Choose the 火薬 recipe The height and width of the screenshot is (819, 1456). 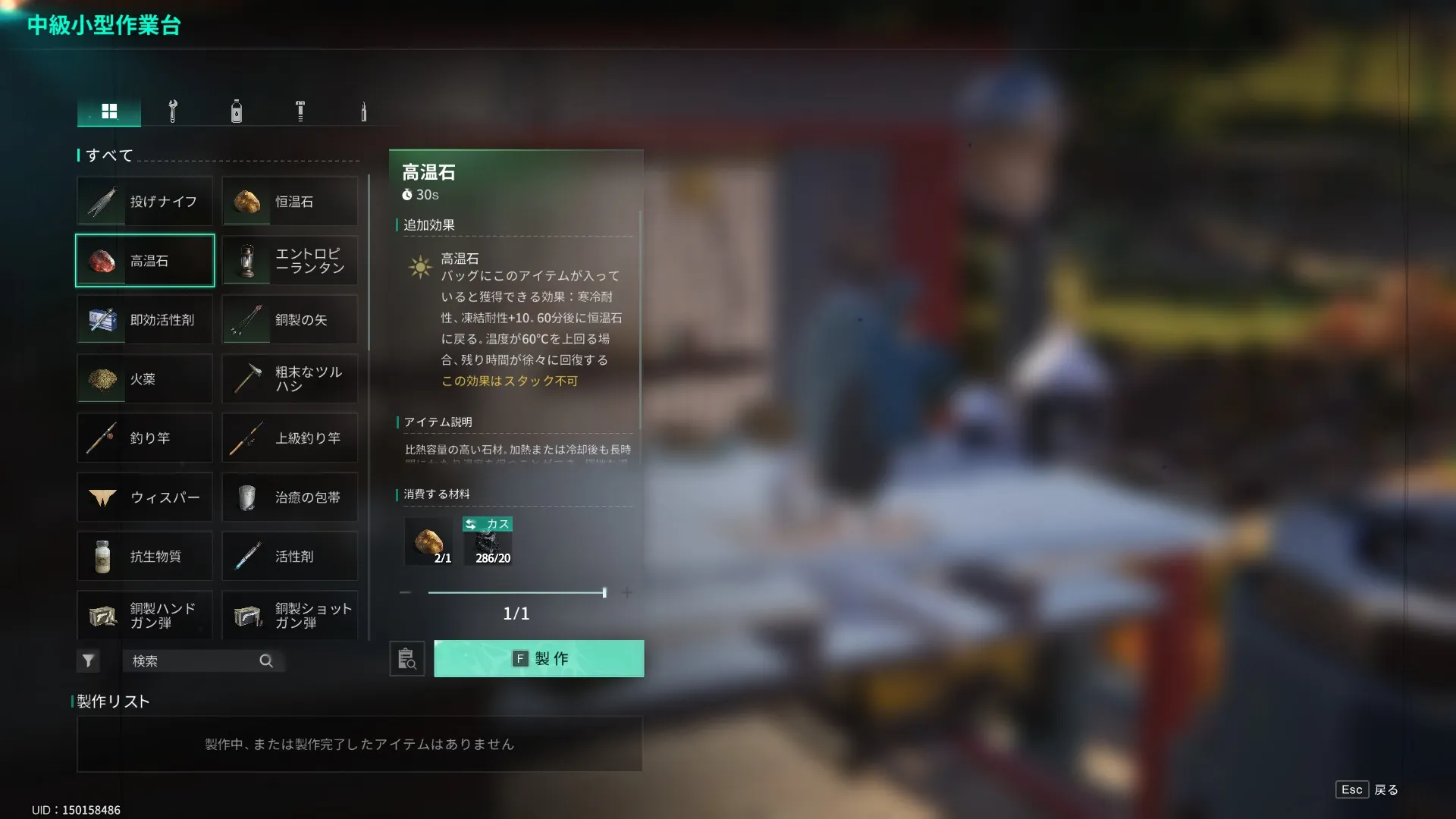pyautogui.click(x=145, y=379)
